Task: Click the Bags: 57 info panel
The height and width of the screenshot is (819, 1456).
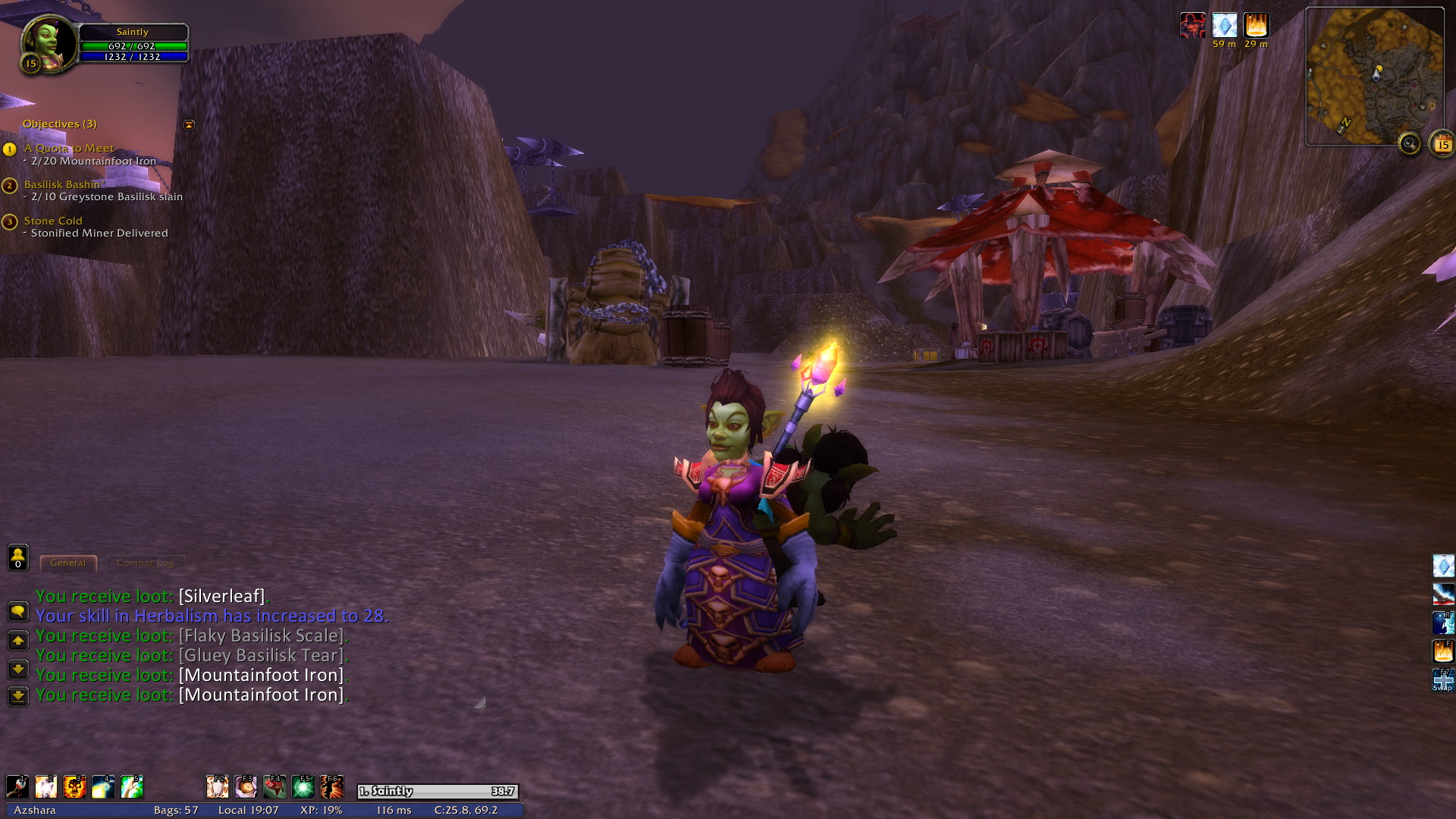Action: [x=176, y=810]
